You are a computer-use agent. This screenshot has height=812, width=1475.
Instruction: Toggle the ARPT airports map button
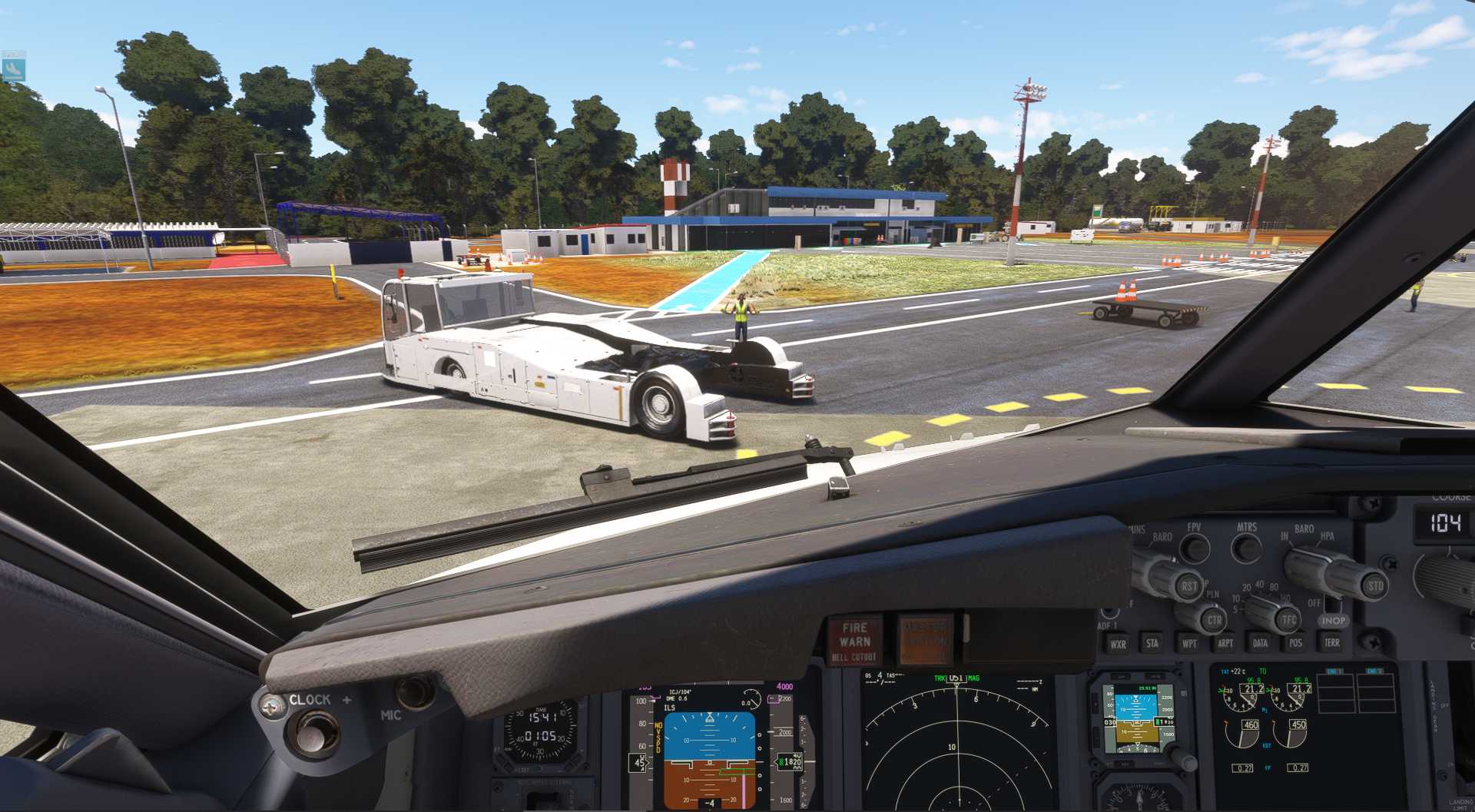click(1225, 643)
